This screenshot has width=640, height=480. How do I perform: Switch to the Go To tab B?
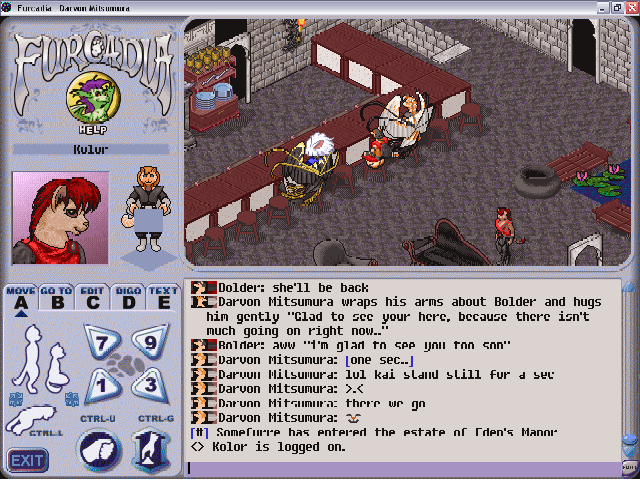(56, 298)
